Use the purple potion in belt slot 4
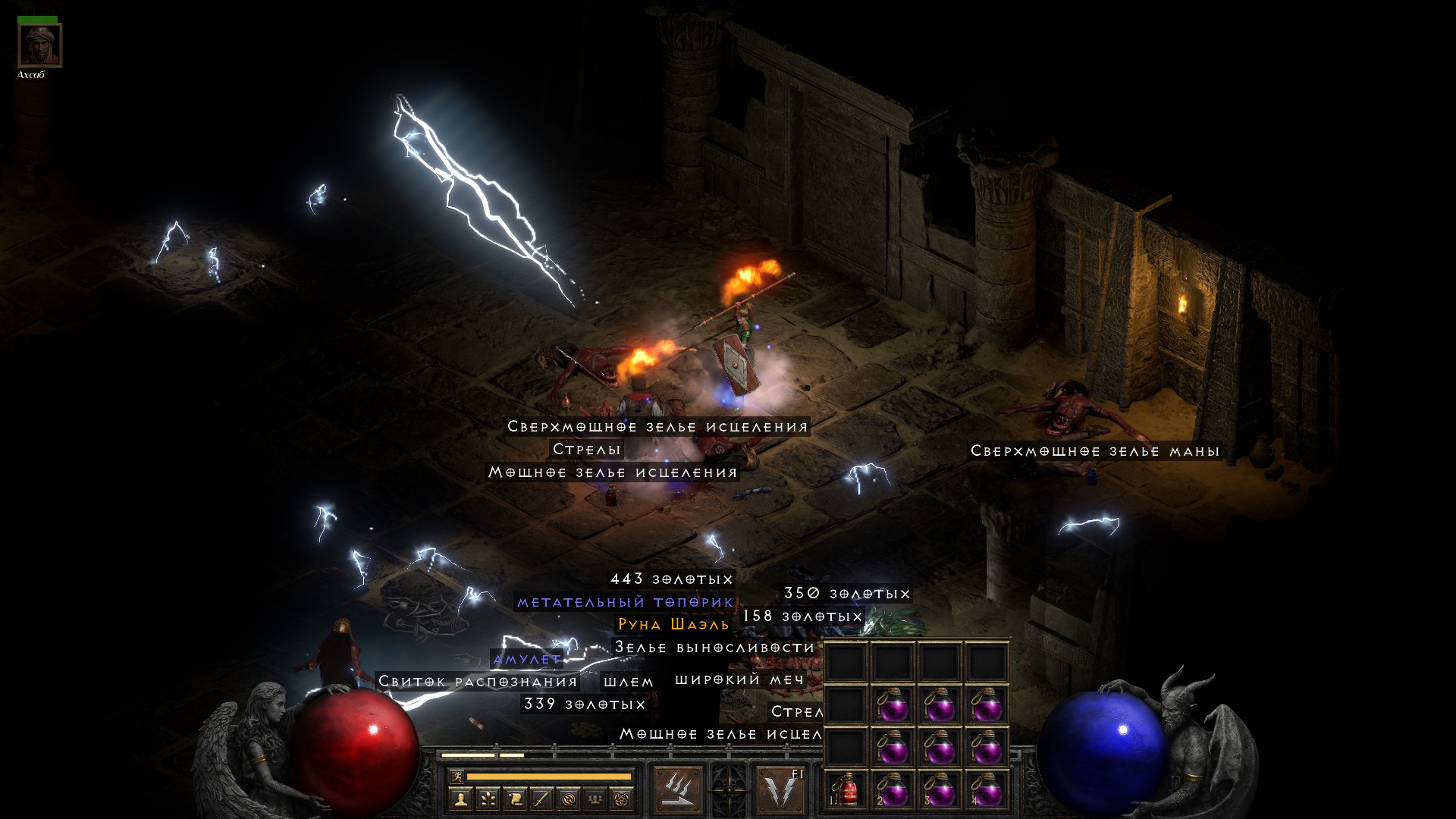This screenshot has height=819, width=1456. [987, 790]
